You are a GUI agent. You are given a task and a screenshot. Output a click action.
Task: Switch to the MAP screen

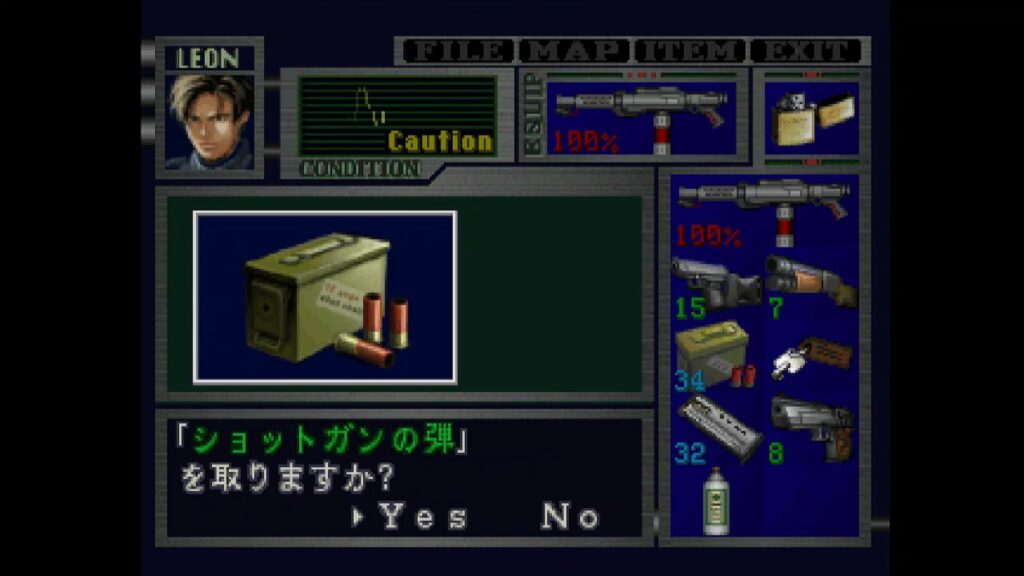(575, 51)
